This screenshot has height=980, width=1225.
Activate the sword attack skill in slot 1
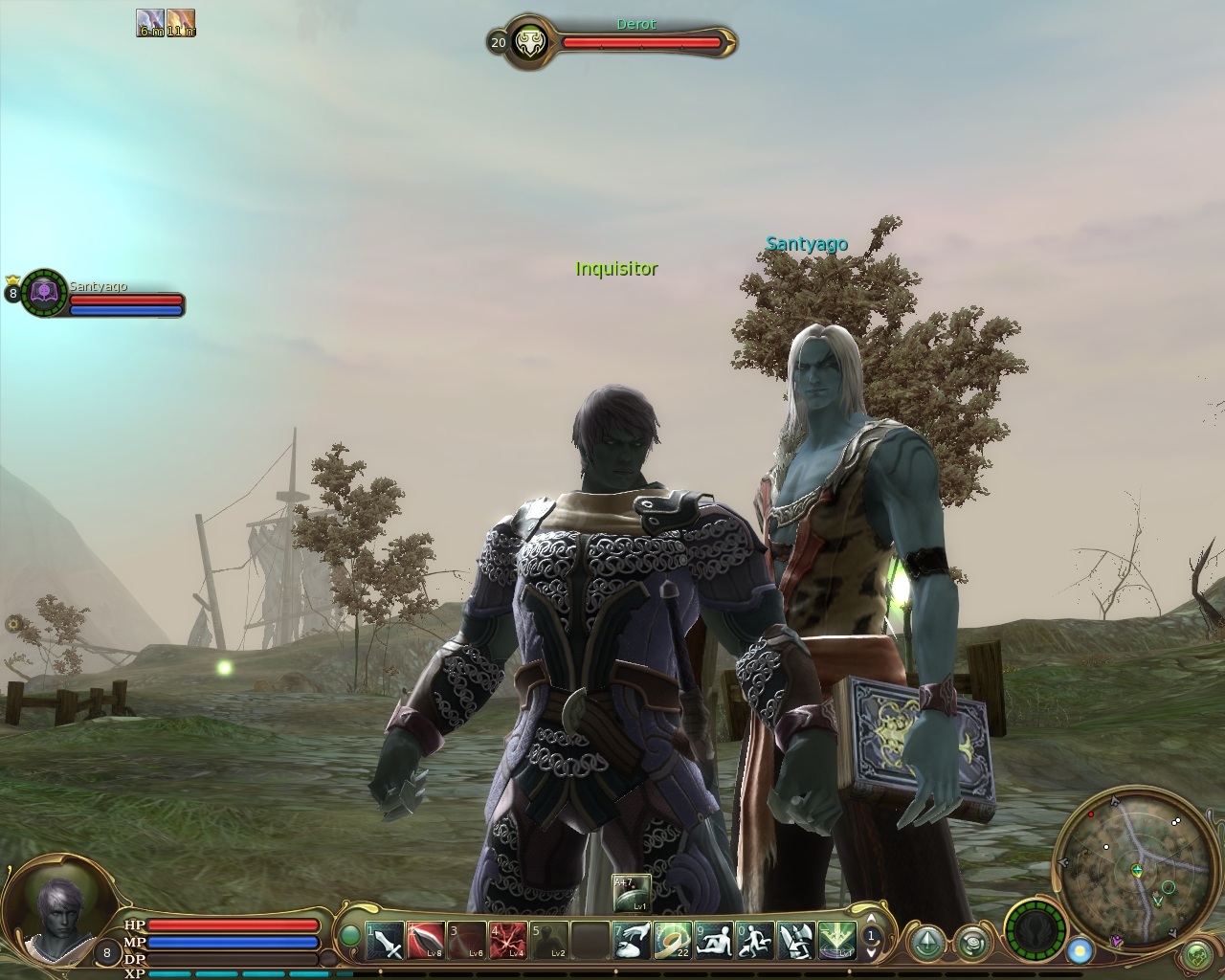pyautogui.click(x=386, y=941)
